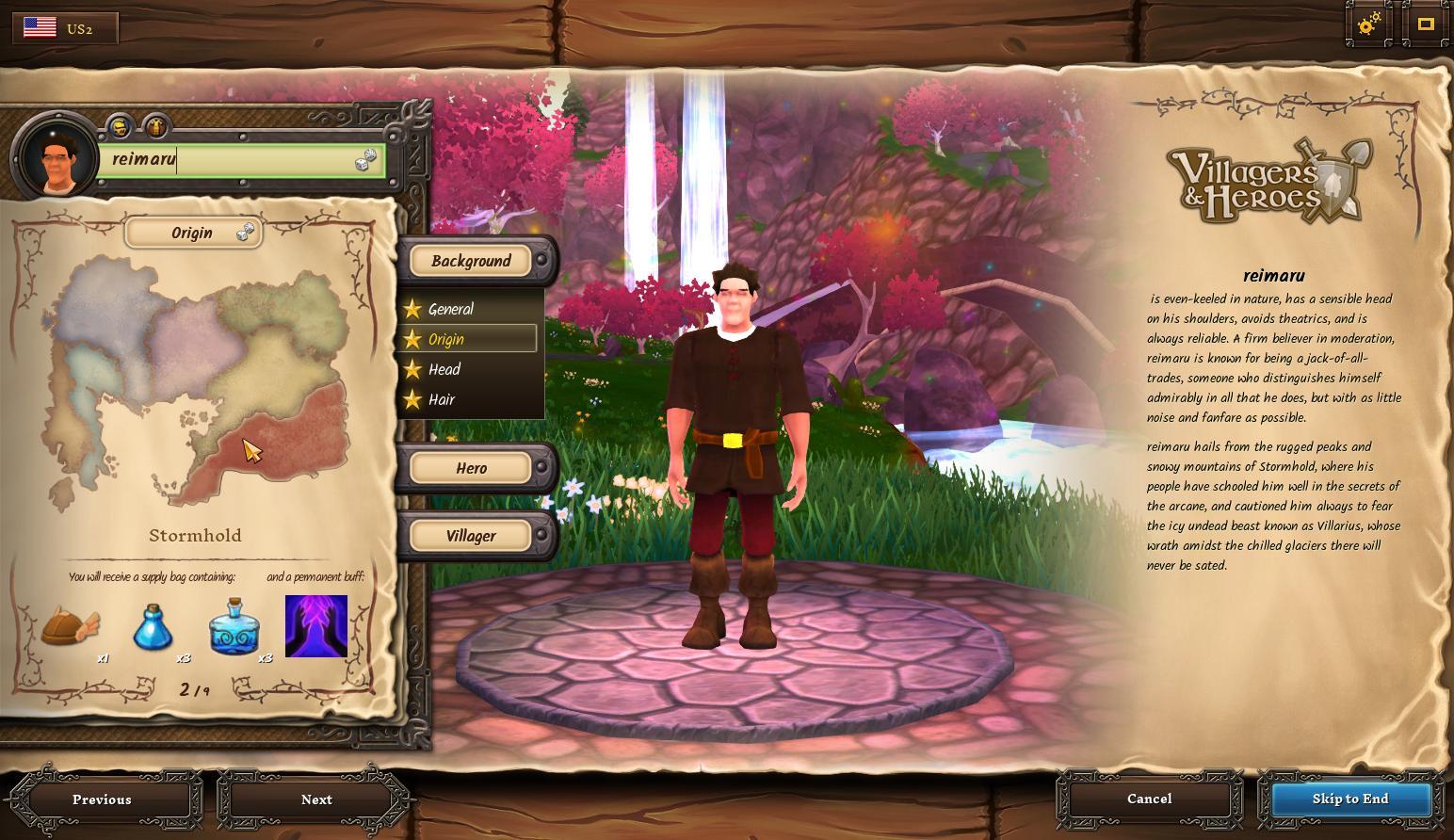Inspect the permanent buff icon
Viewport: 1454px width, 840px height.
click(x=315, y=624)
